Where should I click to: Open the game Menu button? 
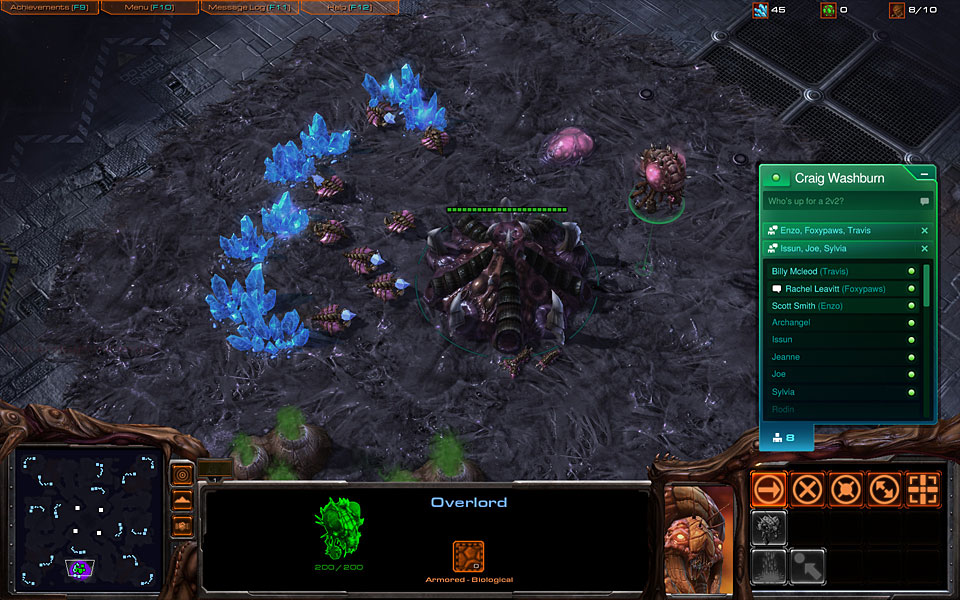tap(148, 8)
